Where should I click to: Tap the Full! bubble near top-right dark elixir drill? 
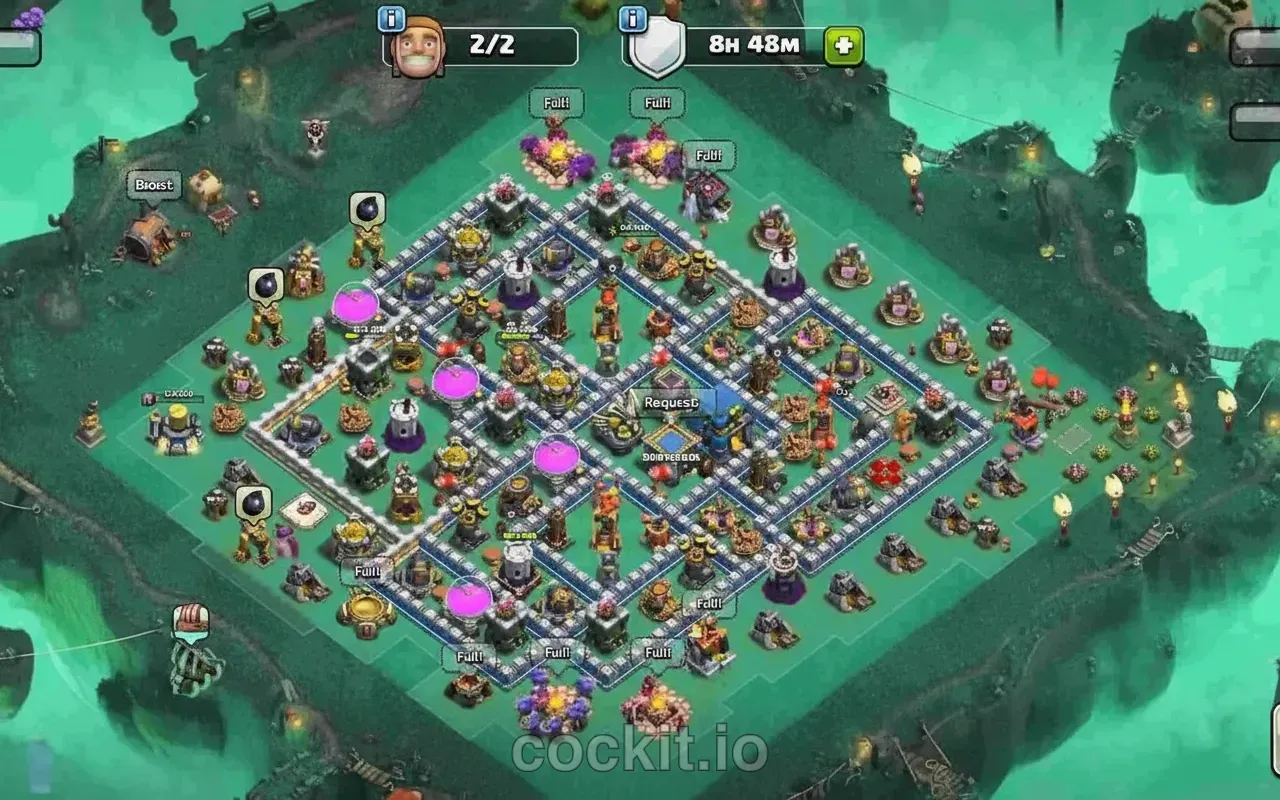pyautogui.click(x=710, y=153)
